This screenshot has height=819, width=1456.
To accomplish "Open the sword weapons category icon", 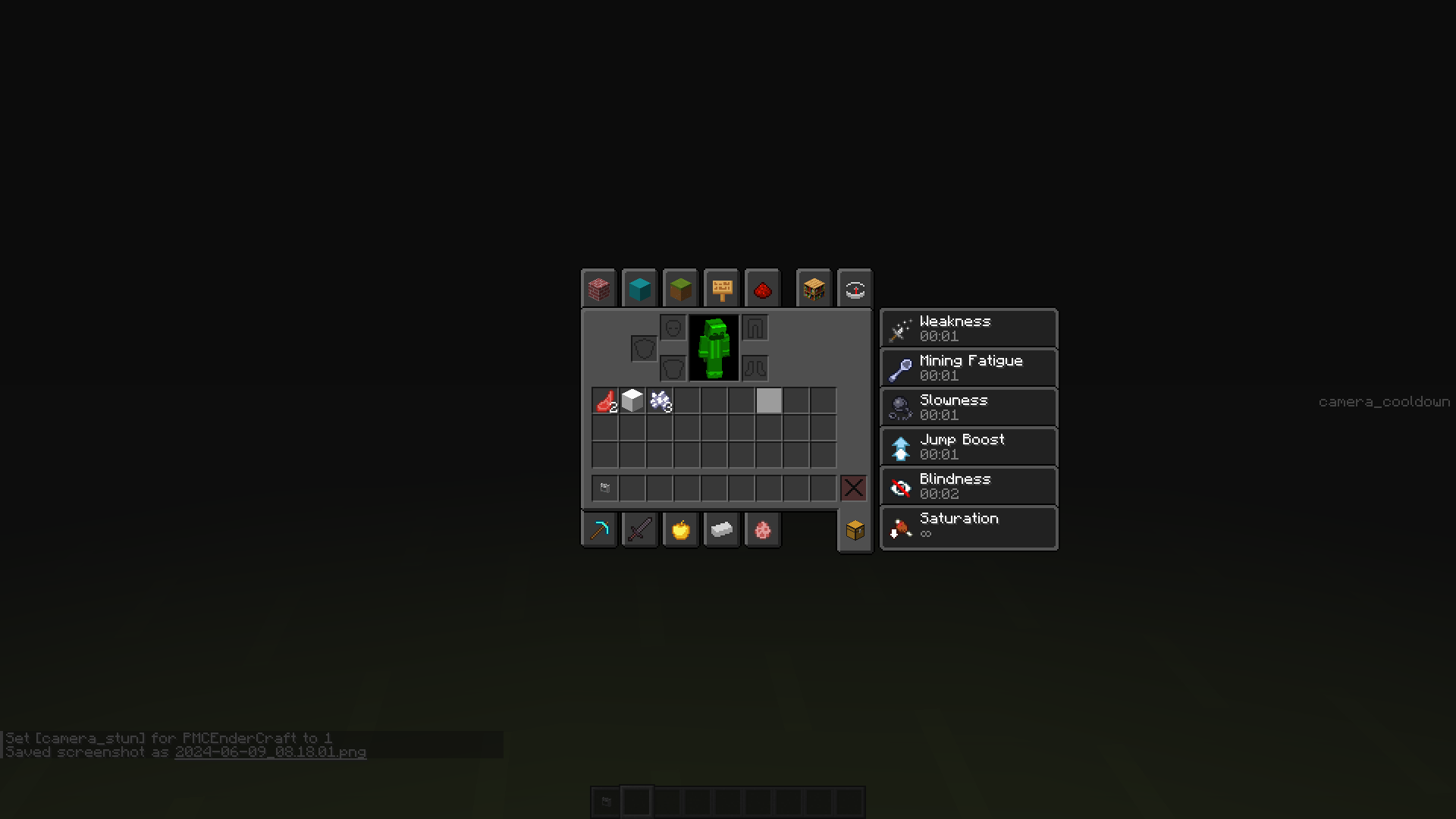I will pyautogui.click(x=639, y=529).
